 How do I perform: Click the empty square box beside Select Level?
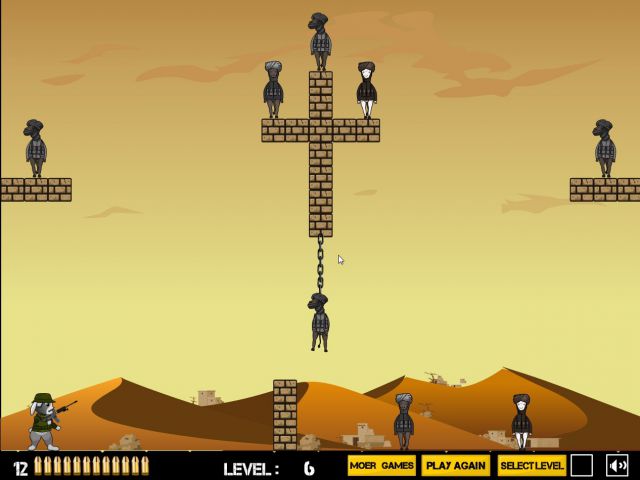point(582,466)
